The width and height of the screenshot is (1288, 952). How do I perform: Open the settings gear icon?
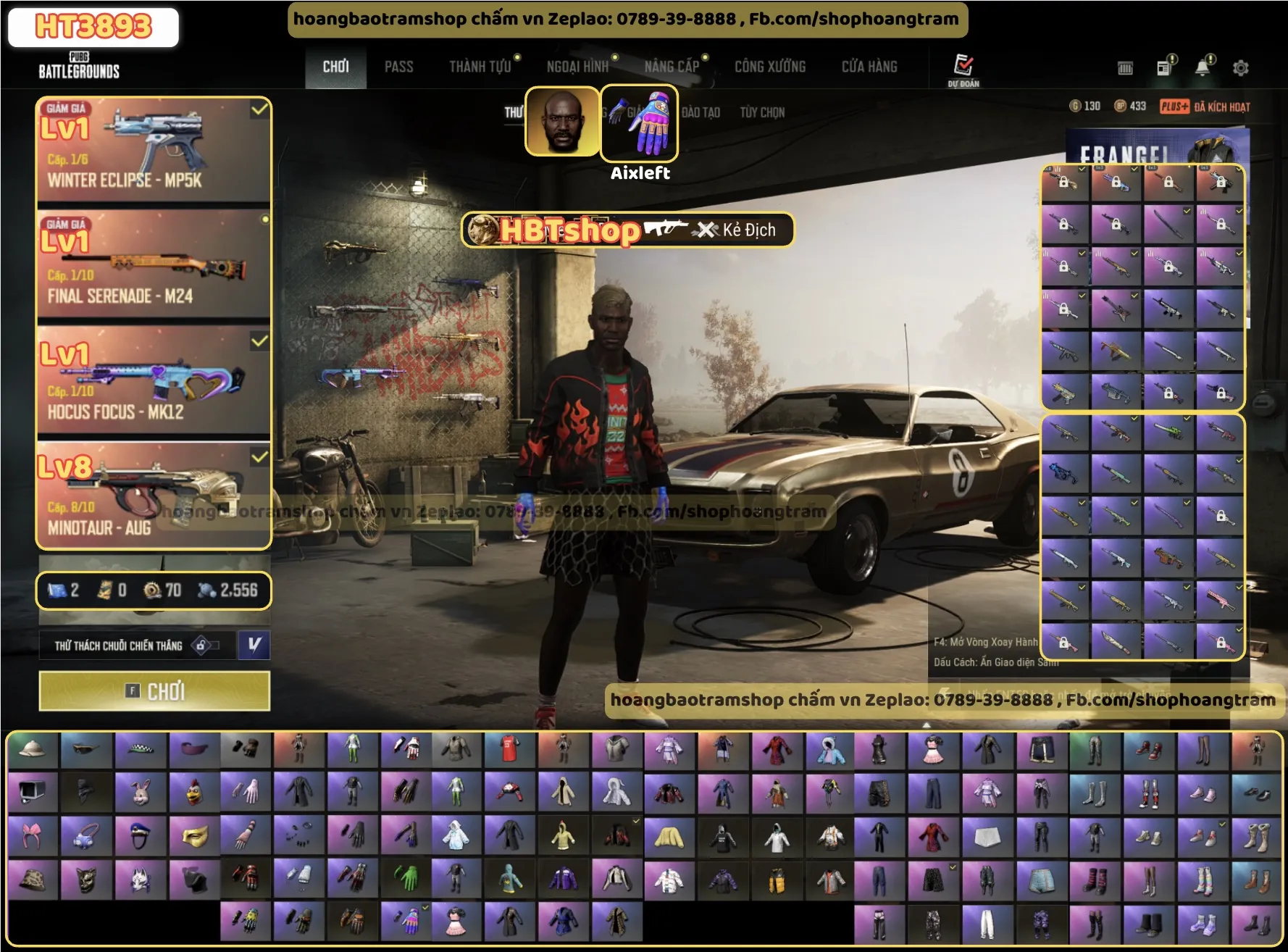click(1240, 68)
